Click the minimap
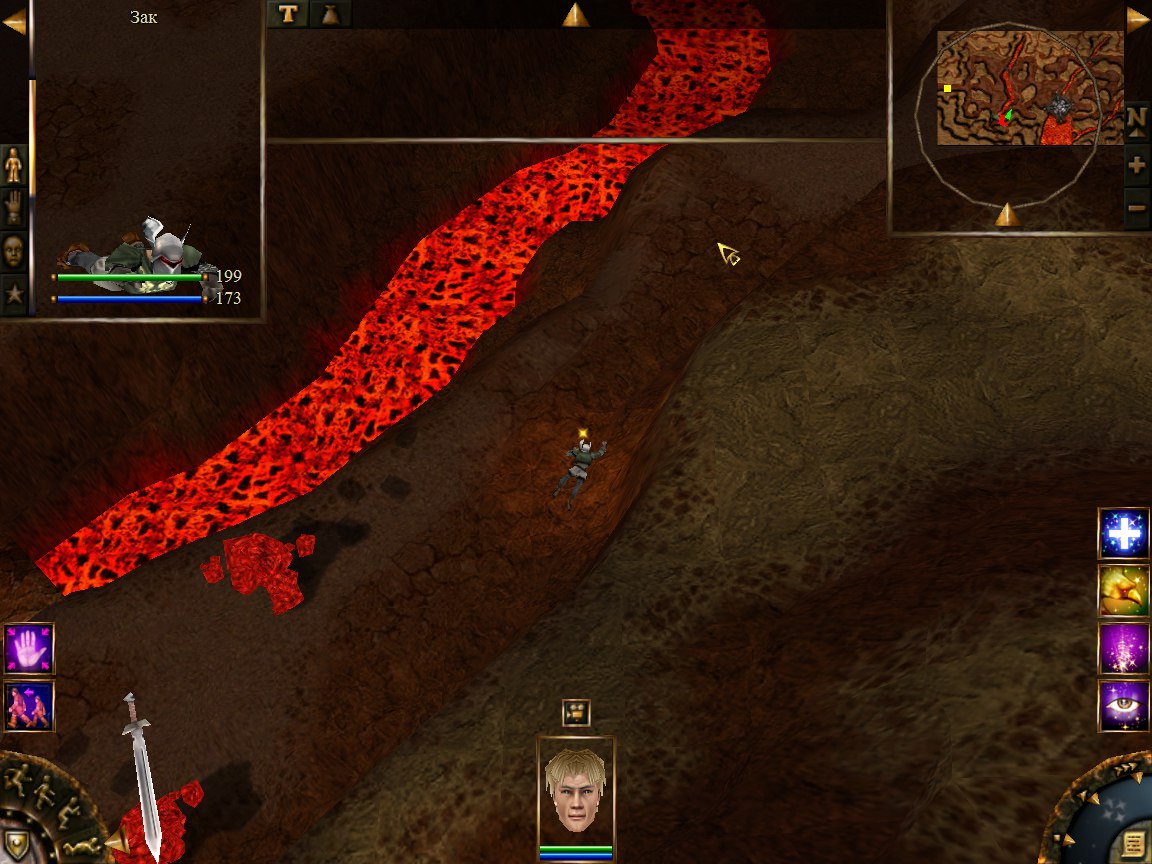The height and width of the screenshot is (864, 1152). tap(1030, 88)
